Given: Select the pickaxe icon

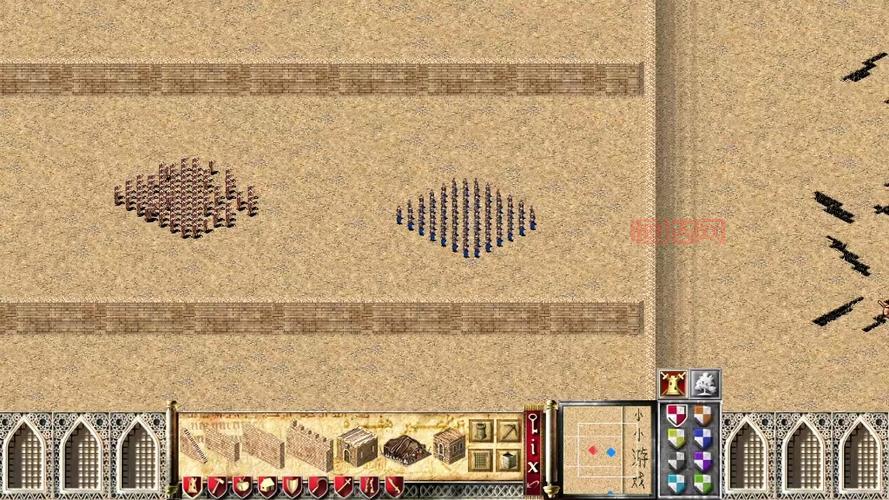Looking at the screenshot, I should pyautogui.click(x=510, y=432).
